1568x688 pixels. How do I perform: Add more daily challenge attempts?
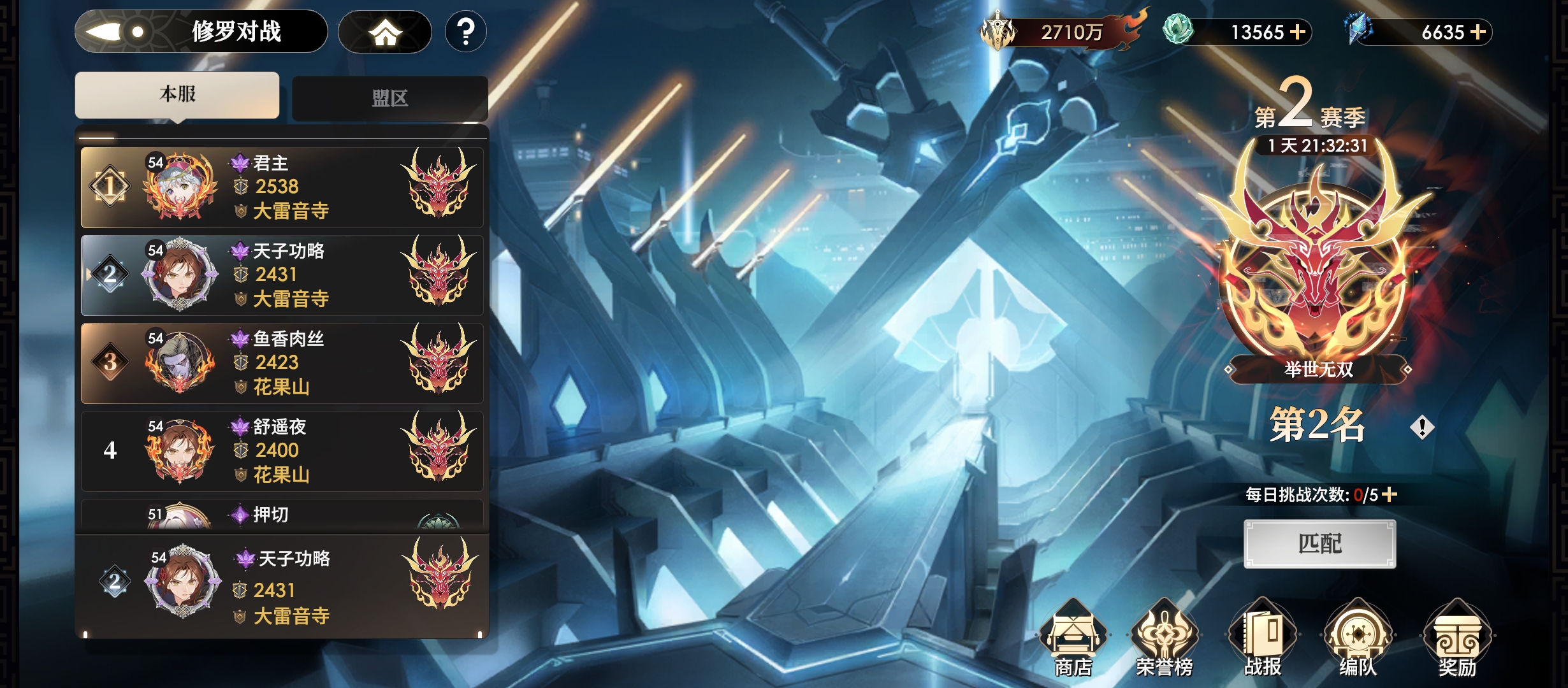point(1390,494)
